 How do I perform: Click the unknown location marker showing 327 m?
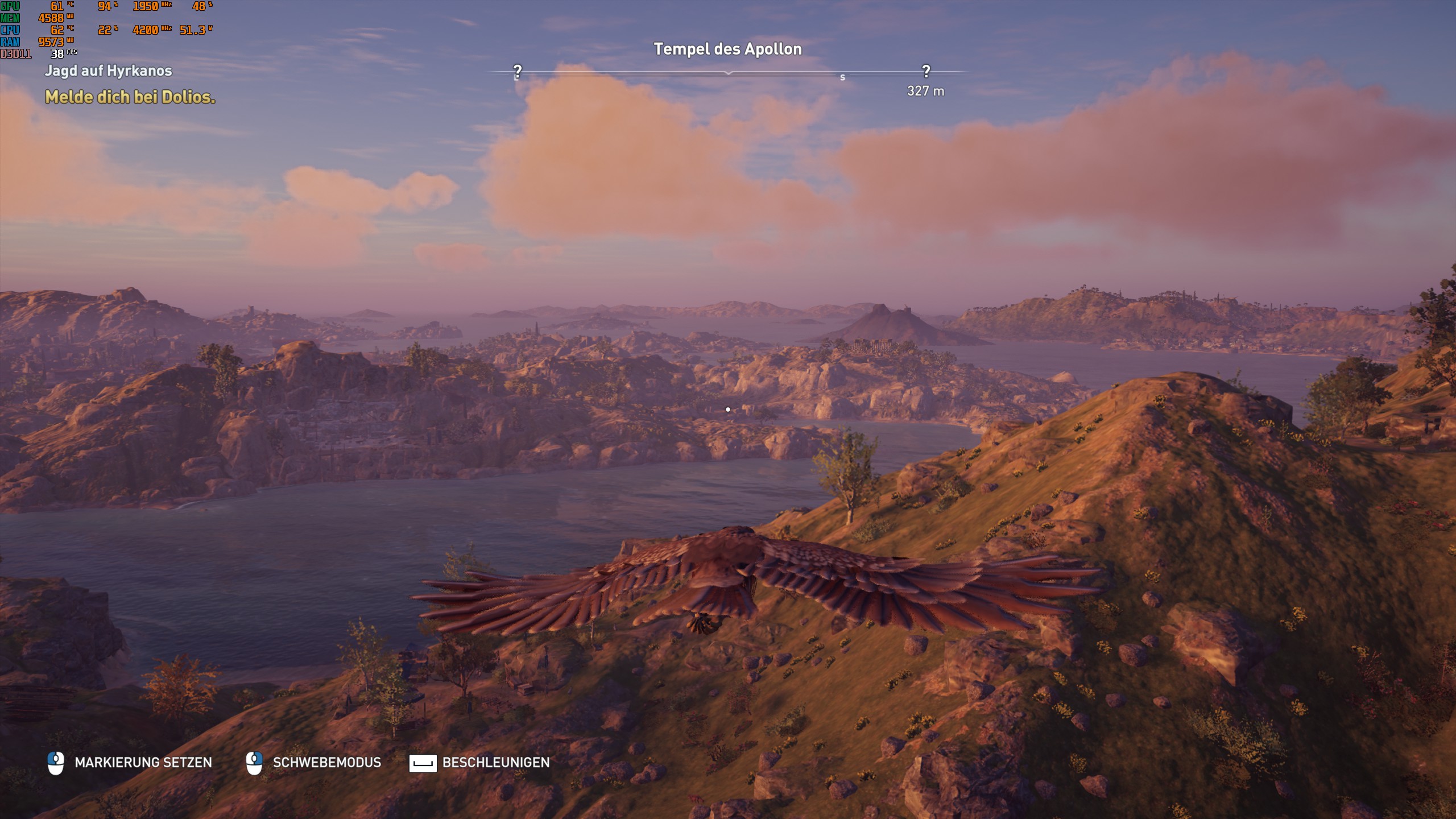926,72
